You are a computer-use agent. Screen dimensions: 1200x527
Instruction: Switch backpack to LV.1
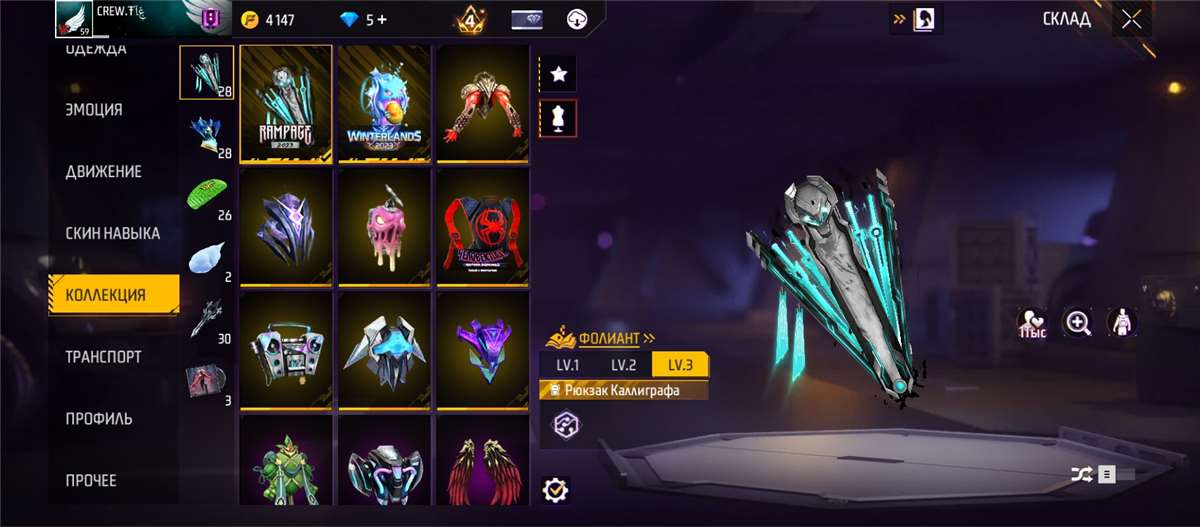(x=568, y=364)
